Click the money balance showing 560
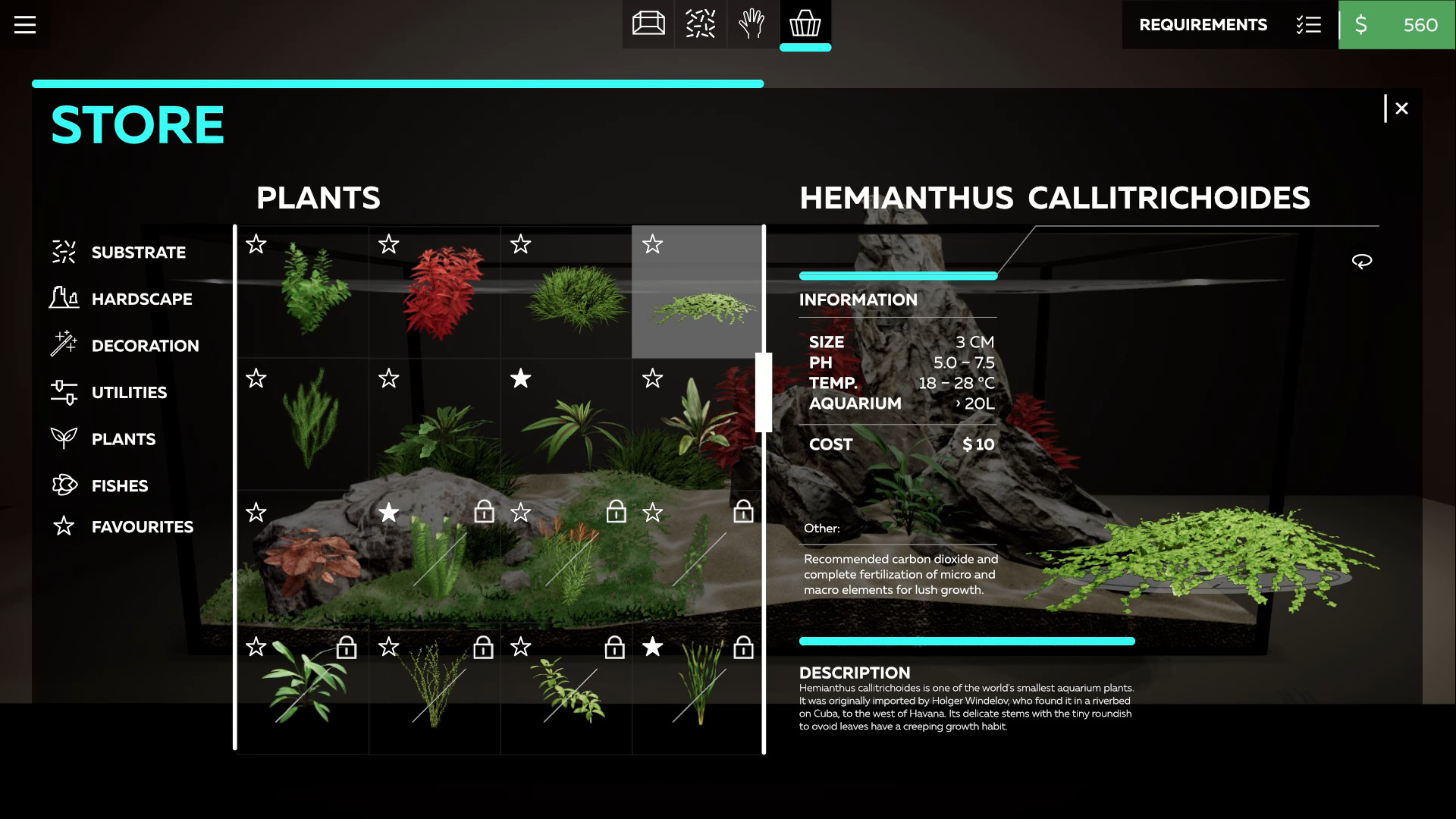 (x=1397, y=25)
